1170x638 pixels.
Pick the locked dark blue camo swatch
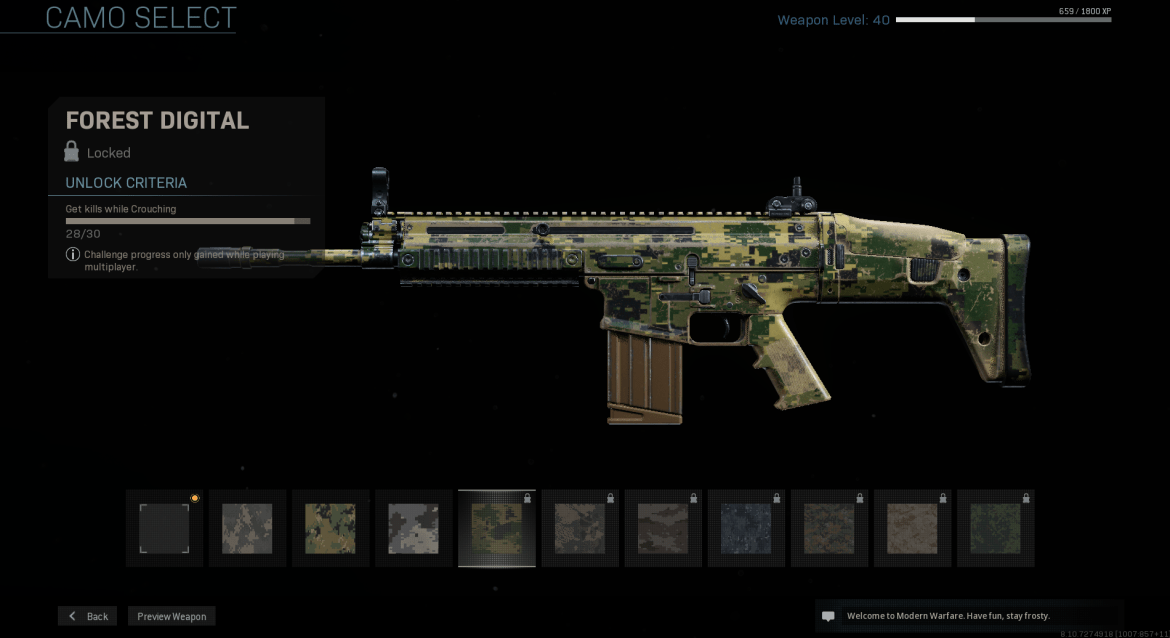pyautogui.click(x=746, y=528)
